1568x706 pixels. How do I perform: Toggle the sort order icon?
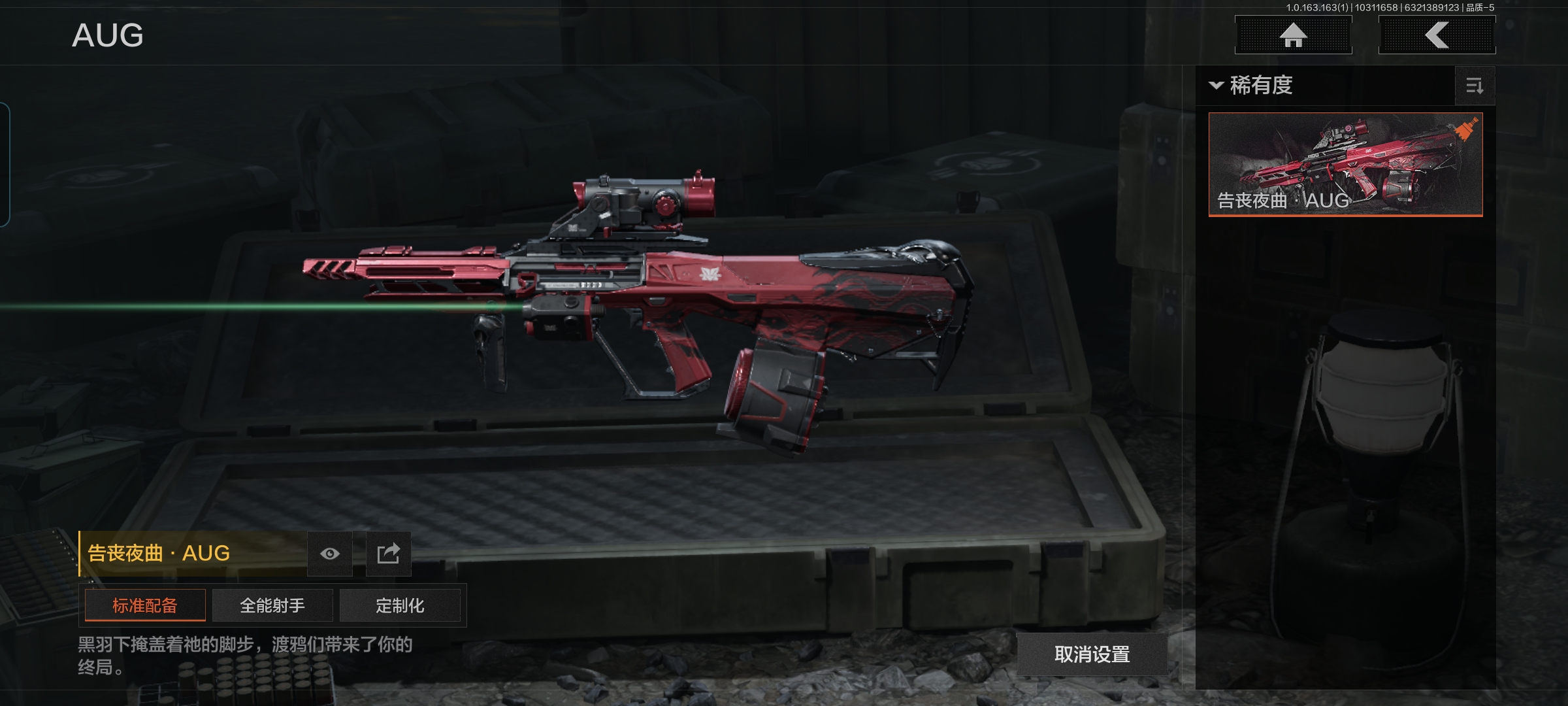[1475, 86]
